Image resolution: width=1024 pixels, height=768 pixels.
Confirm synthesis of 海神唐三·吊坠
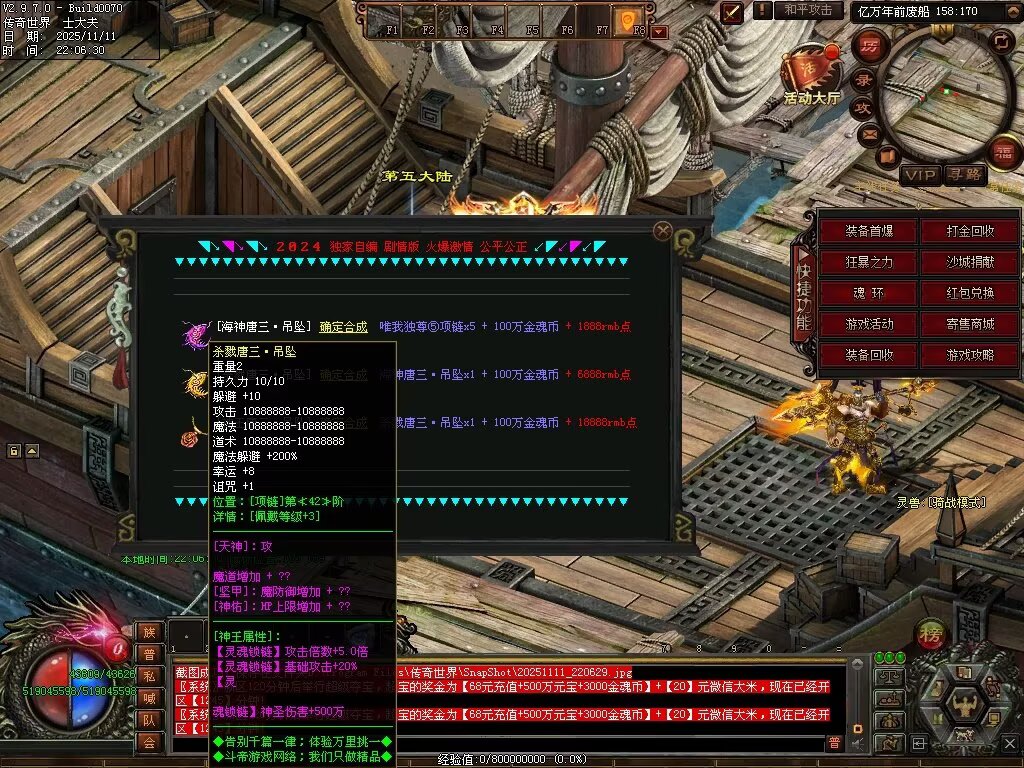click(343, 327)
